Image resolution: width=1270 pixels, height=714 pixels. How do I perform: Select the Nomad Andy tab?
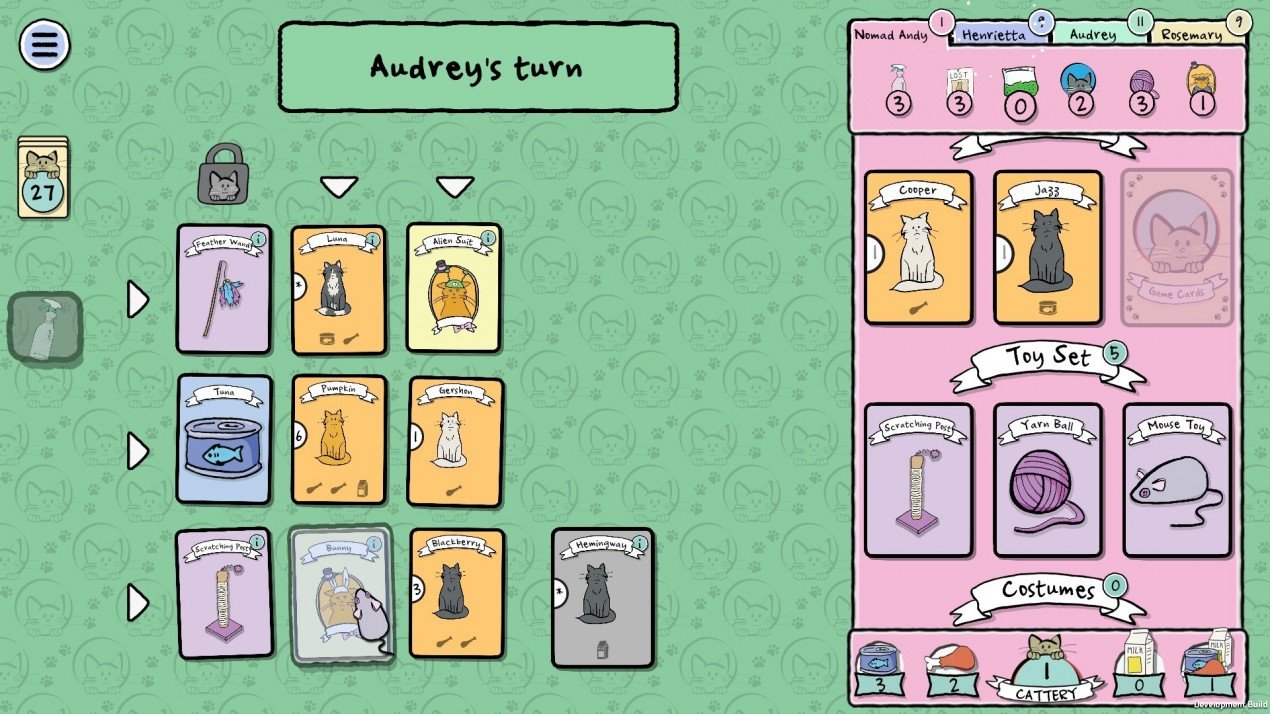890,35
